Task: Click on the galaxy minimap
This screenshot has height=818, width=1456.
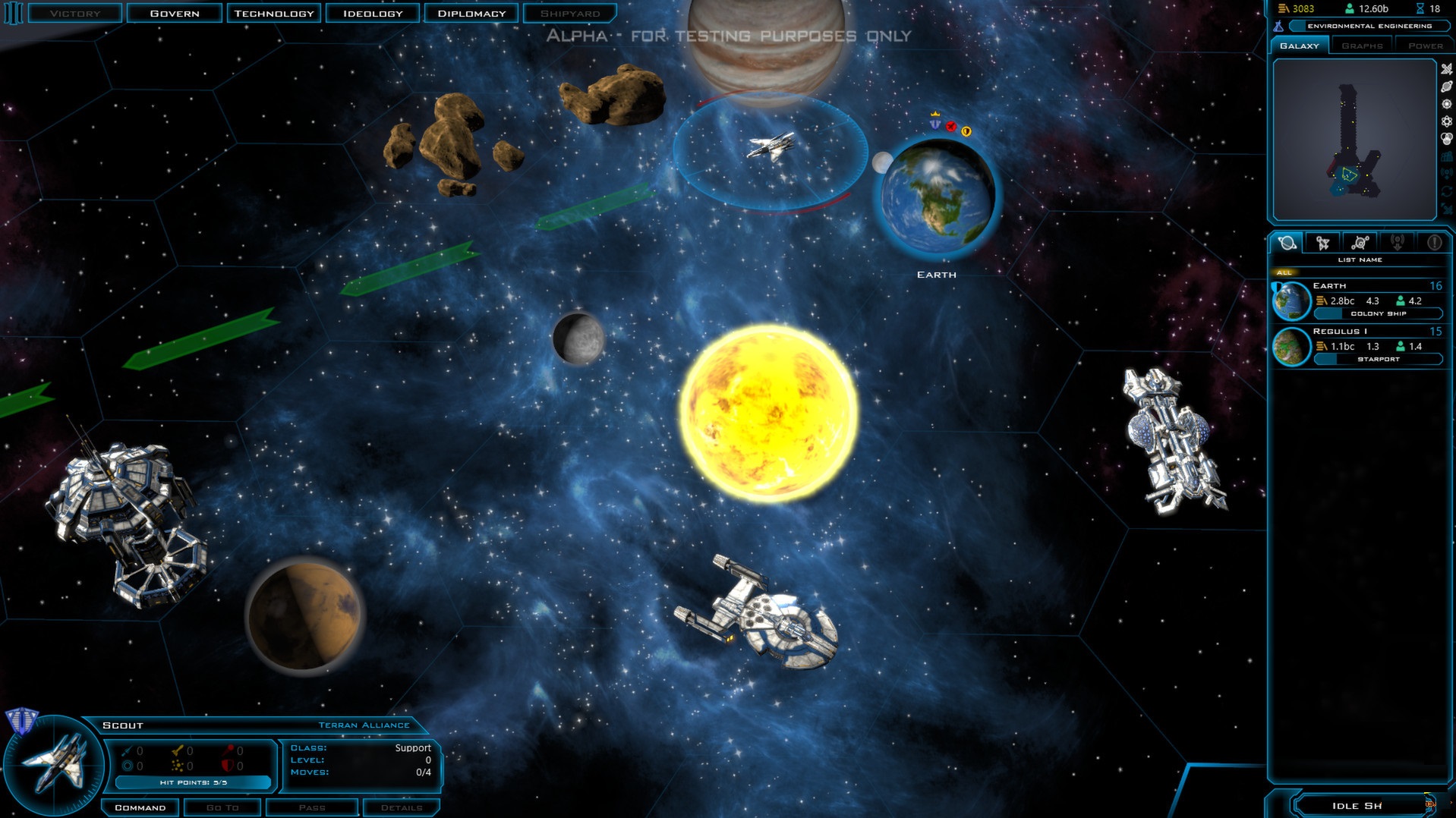Action: point(1354,140)
